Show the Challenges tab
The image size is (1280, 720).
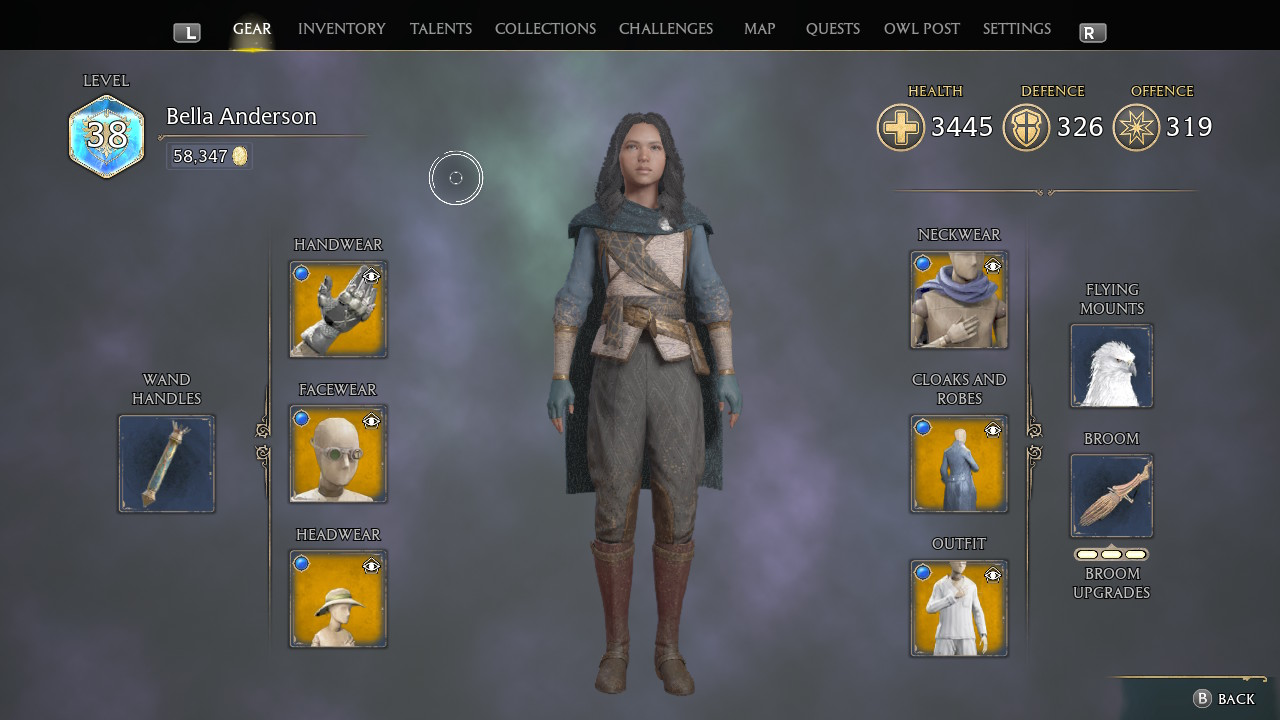tap(666, 29)
